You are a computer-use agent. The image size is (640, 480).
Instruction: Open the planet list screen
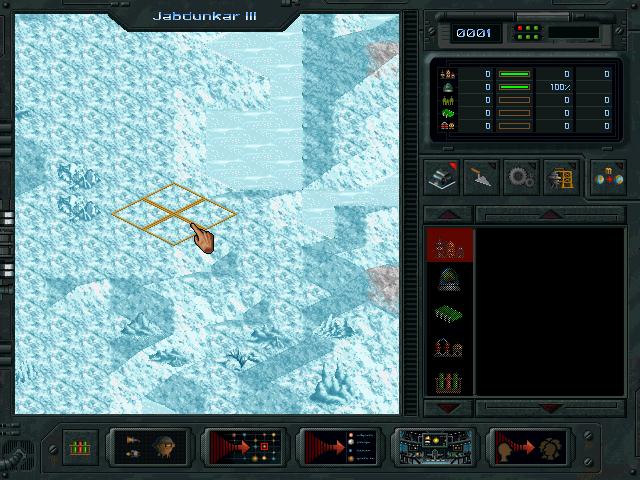pos(340,446)
